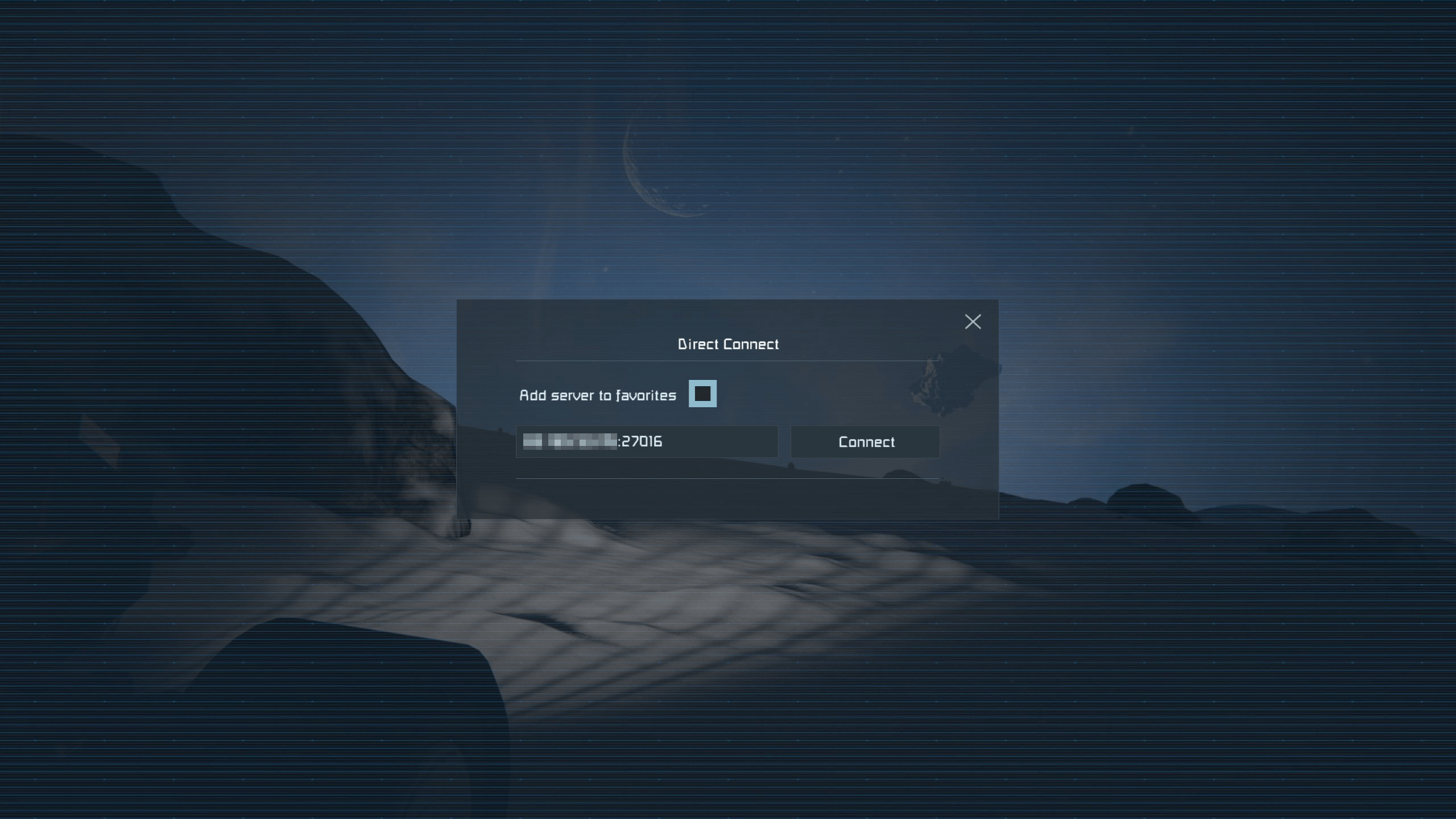Click the blurred server IP text
The width and height of the screenshot is (1456, 819).
(x=569, y=442)
